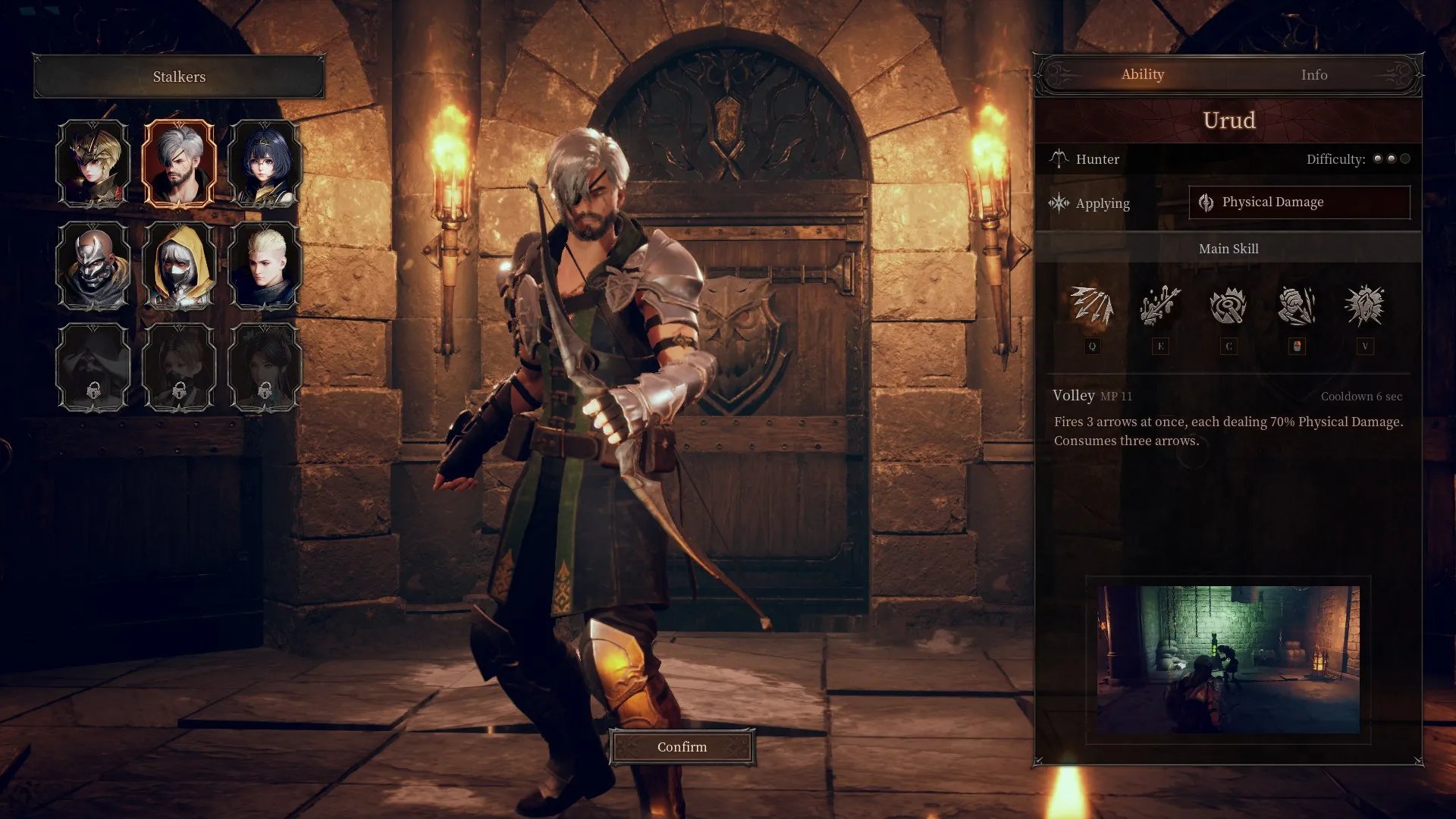Image resolution: width=1456 pixels, height=819 pixels.
Task: View the third main skill icon
Action: click(x=1228, y=306)
